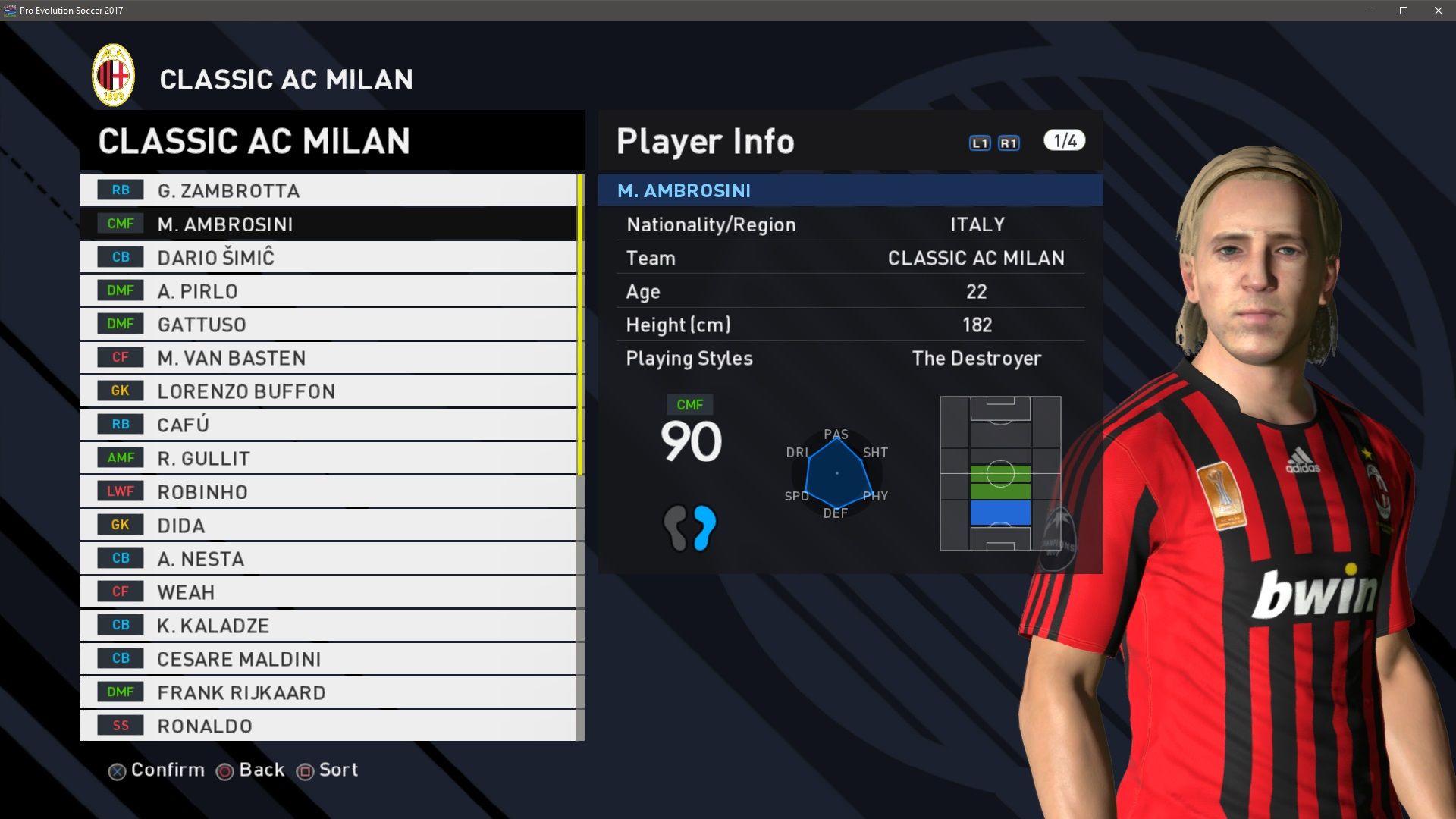The image size is (1456, 819).
Task: Select R. Gullit's row
Action: [x=327, y=457]
